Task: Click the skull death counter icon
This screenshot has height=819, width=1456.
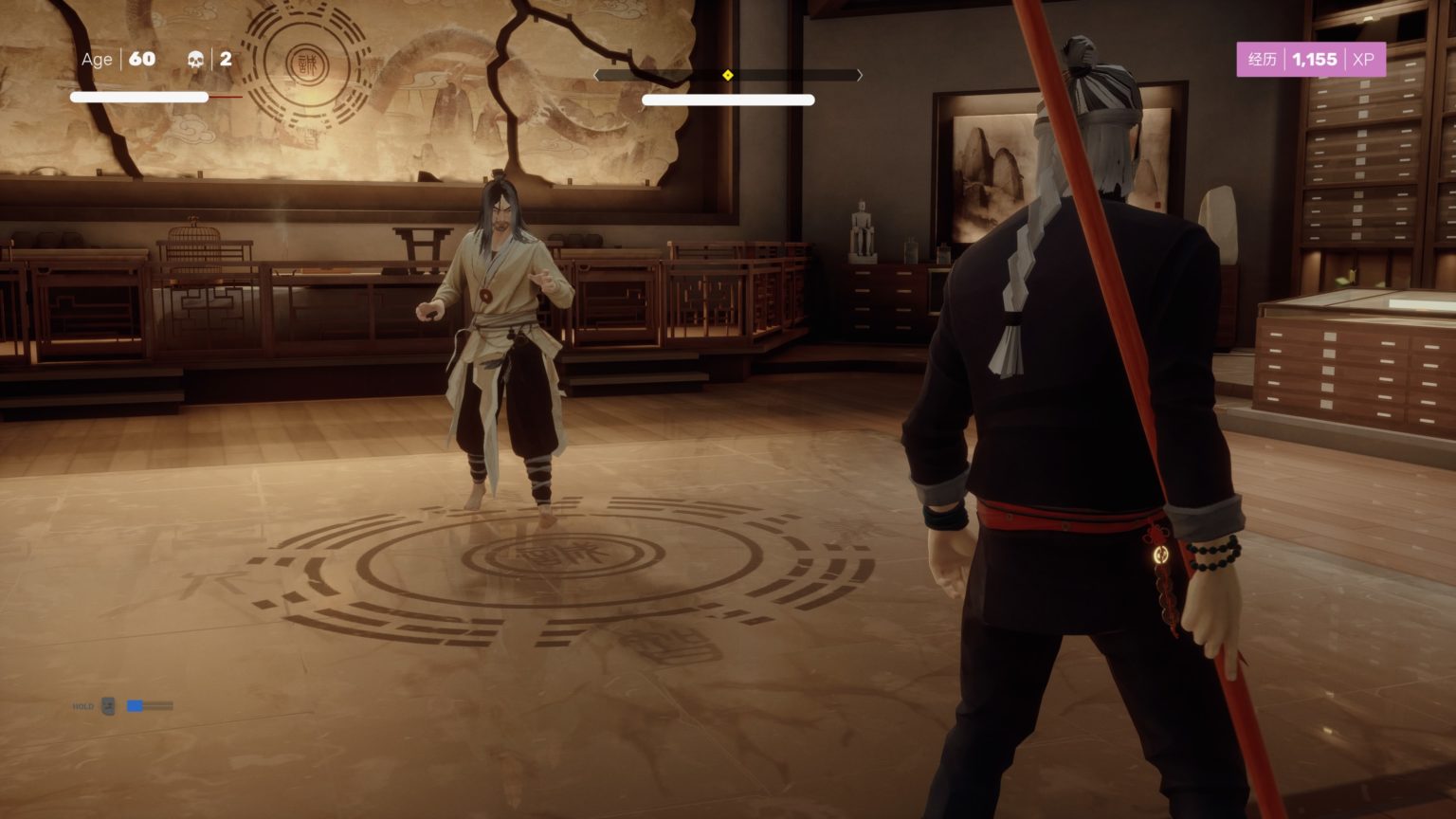Action: [194, 58]
